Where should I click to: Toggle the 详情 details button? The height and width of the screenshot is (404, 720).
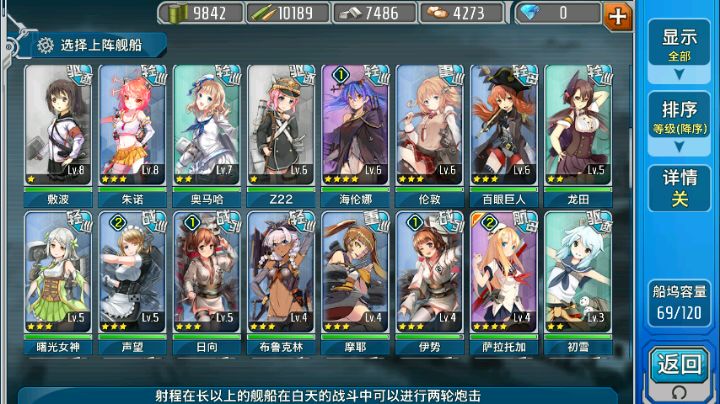click(679, 188)
